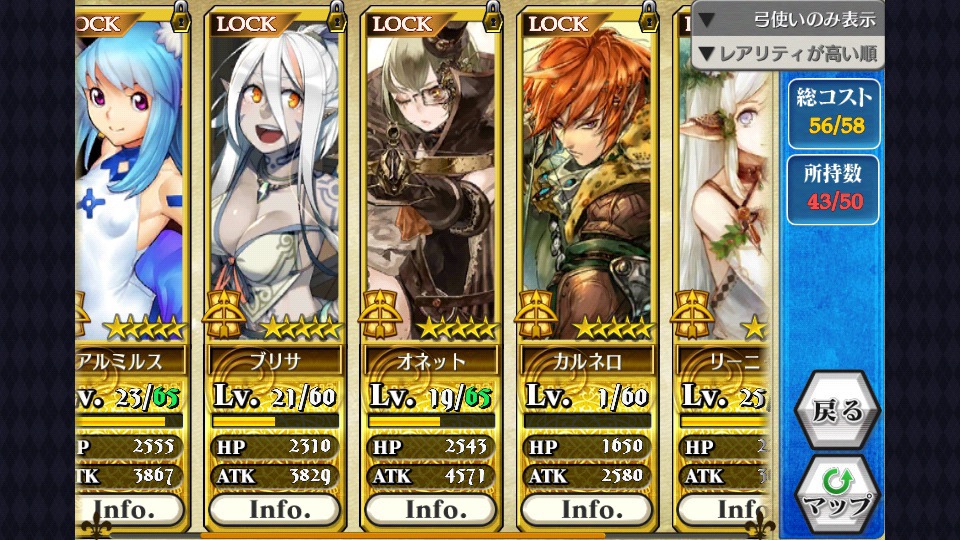Show Info for カルネロ

(587, 509)
